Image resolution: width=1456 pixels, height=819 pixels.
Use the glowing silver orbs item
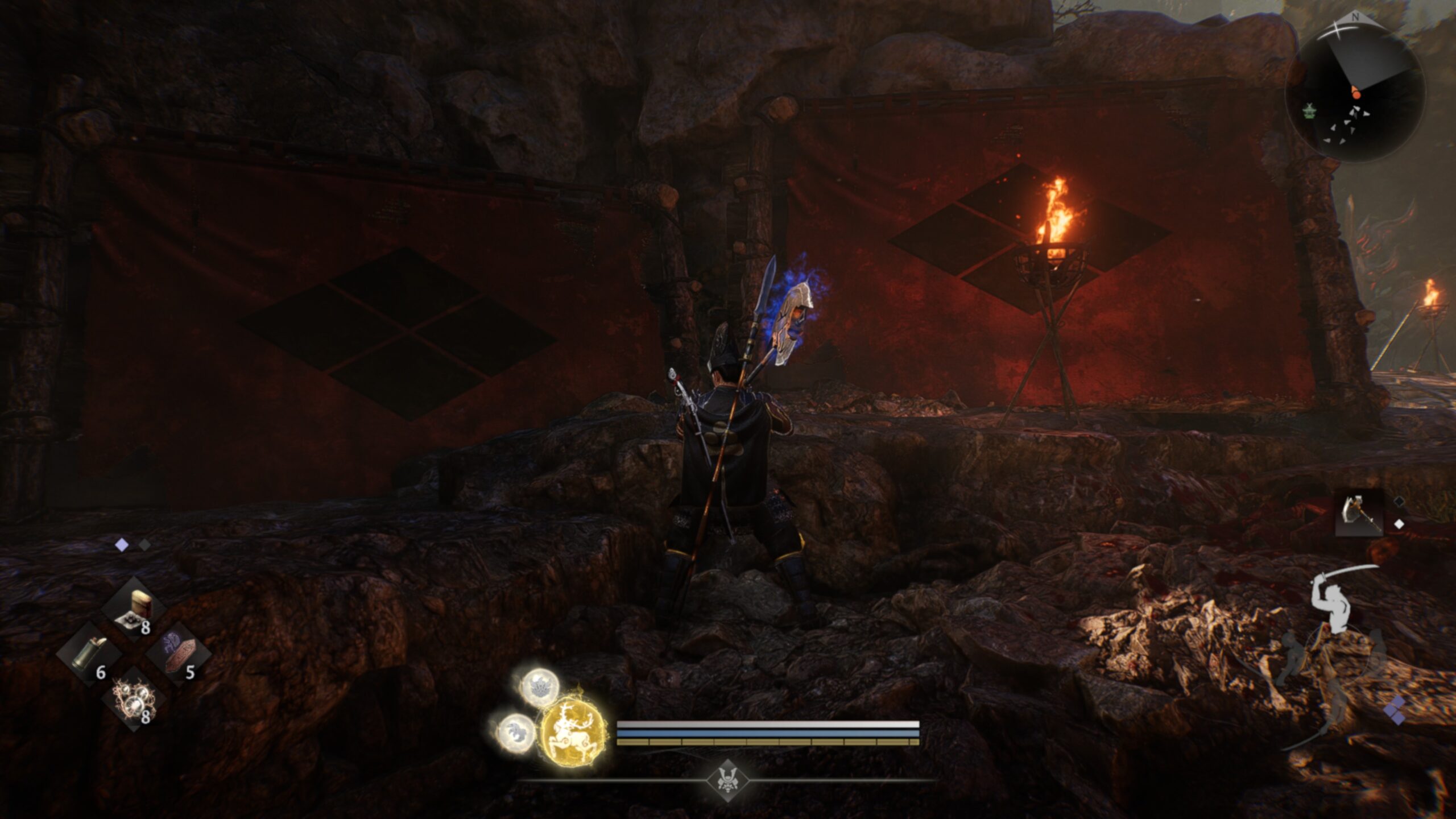(x=134, y=700)
